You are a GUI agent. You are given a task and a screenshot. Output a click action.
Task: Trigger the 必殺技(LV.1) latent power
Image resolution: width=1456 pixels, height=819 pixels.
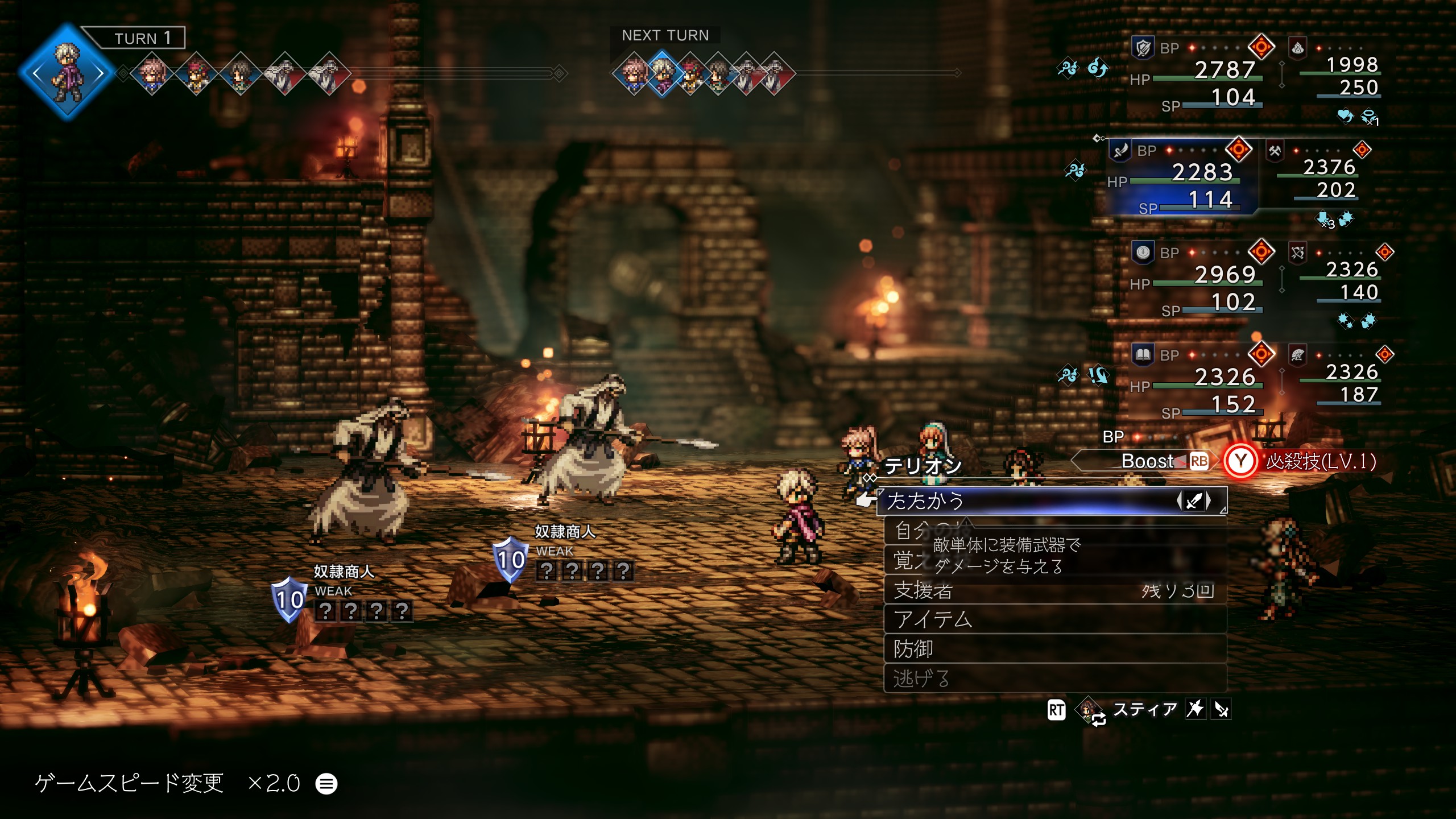click(1302, 461)
